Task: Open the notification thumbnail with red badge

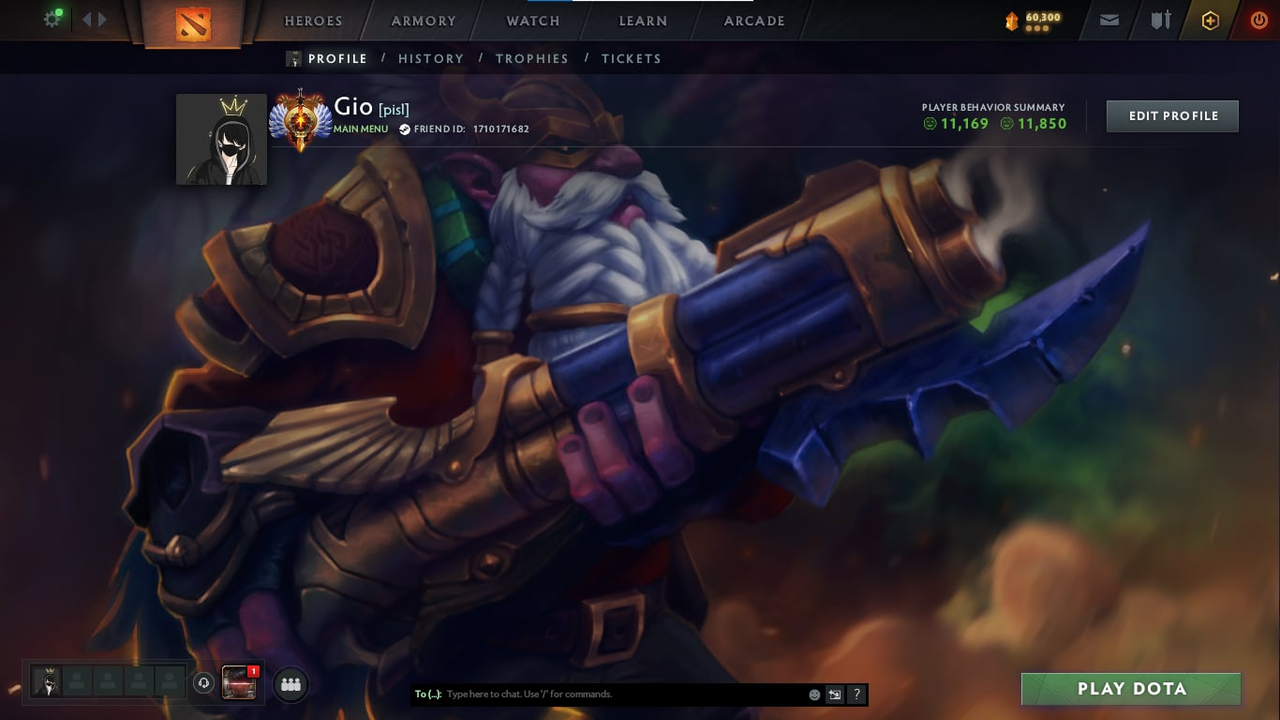Action: click(x=239, y=683)
